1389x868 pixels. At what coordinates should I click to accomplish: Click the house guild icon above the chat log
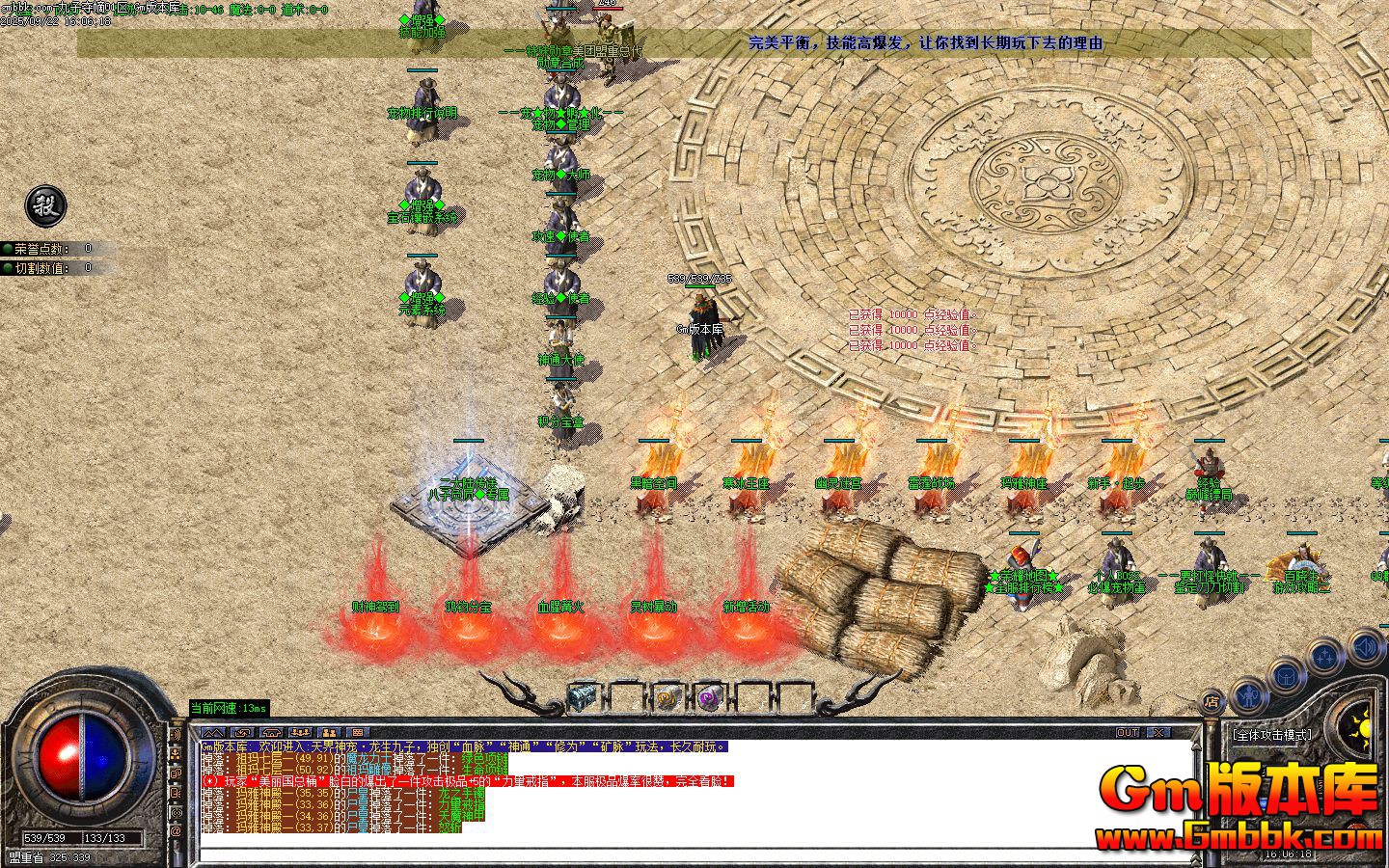click(x=271, y=733)
